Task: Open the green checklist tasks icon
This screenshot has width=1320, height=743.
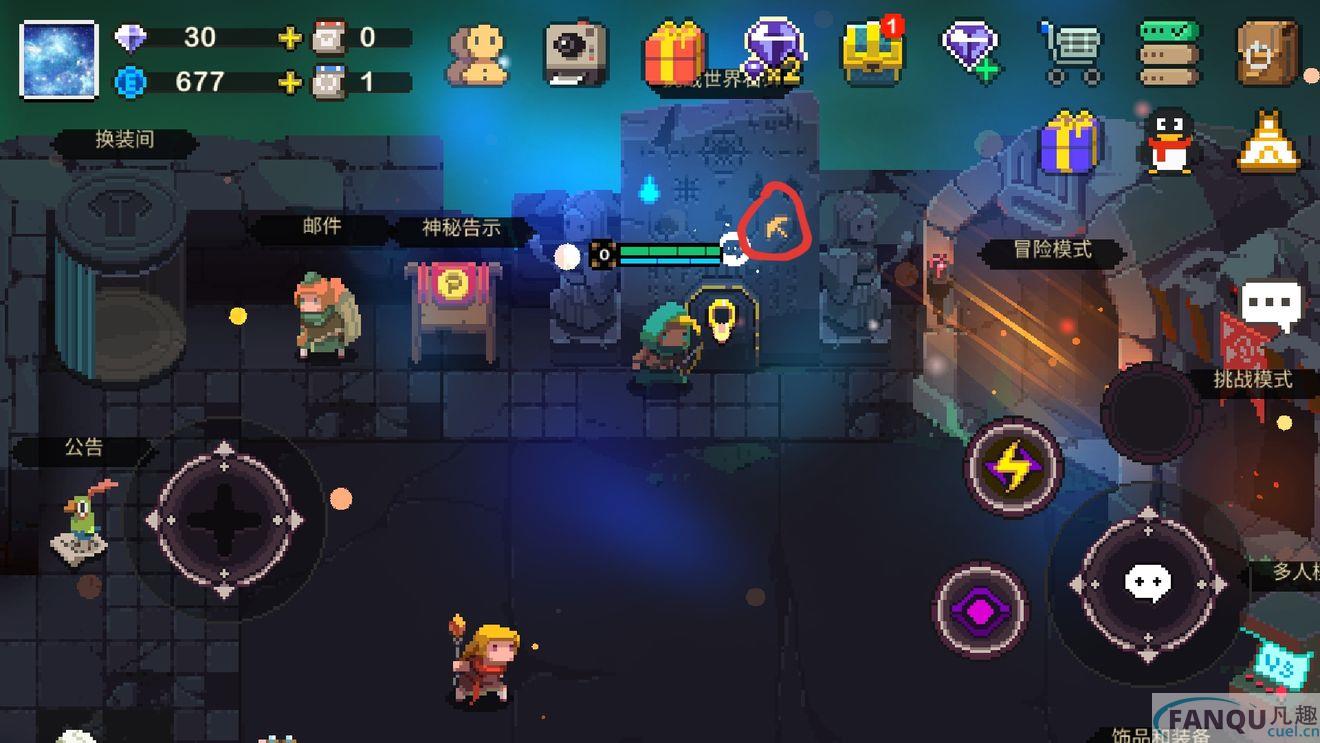Action: (x=1169, y=53)
